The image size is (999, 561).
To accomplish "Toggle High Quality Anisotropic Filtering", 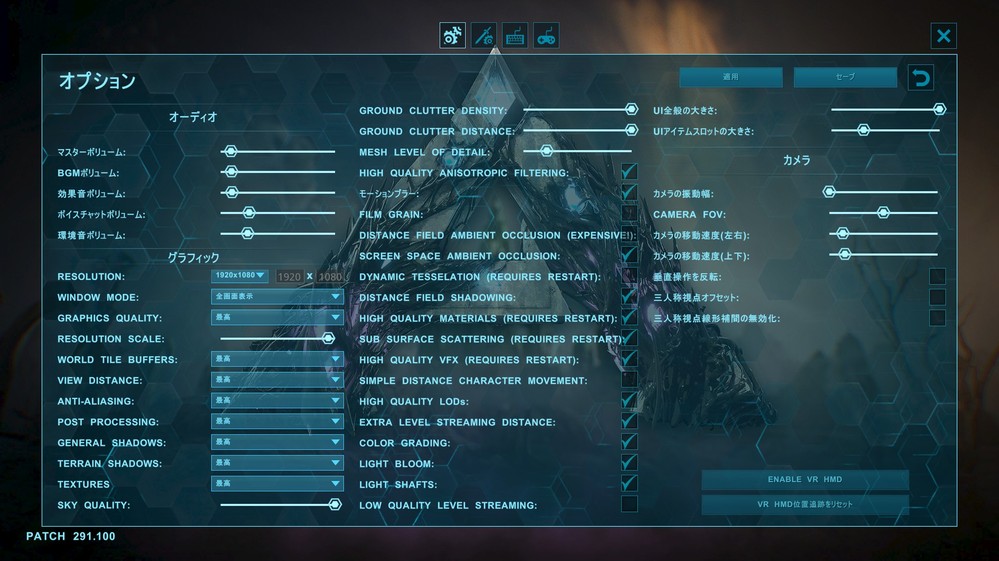I will [629, 173].
